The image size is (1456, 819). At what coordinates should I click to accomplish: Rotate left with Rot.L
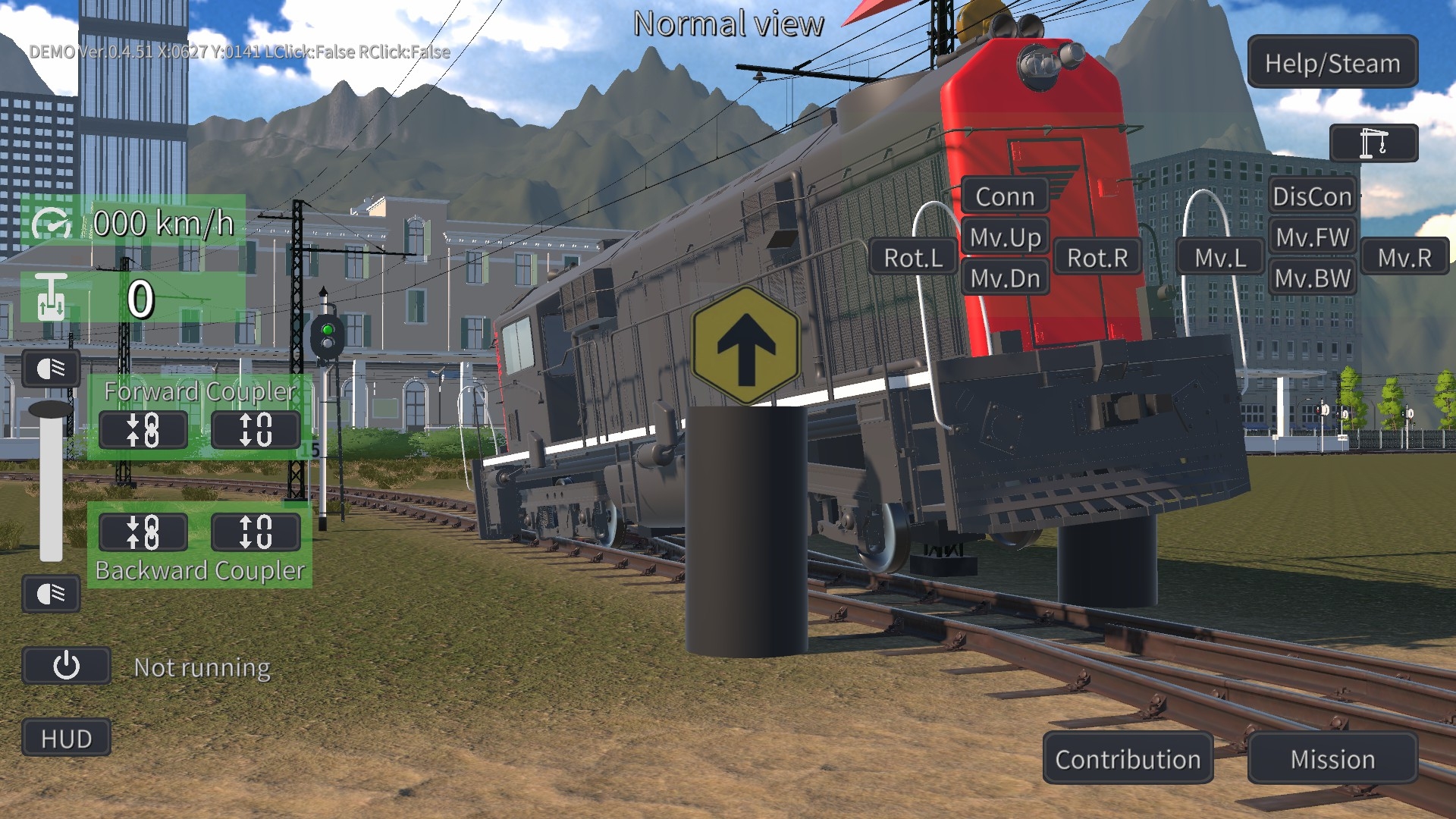pos(913,258)
